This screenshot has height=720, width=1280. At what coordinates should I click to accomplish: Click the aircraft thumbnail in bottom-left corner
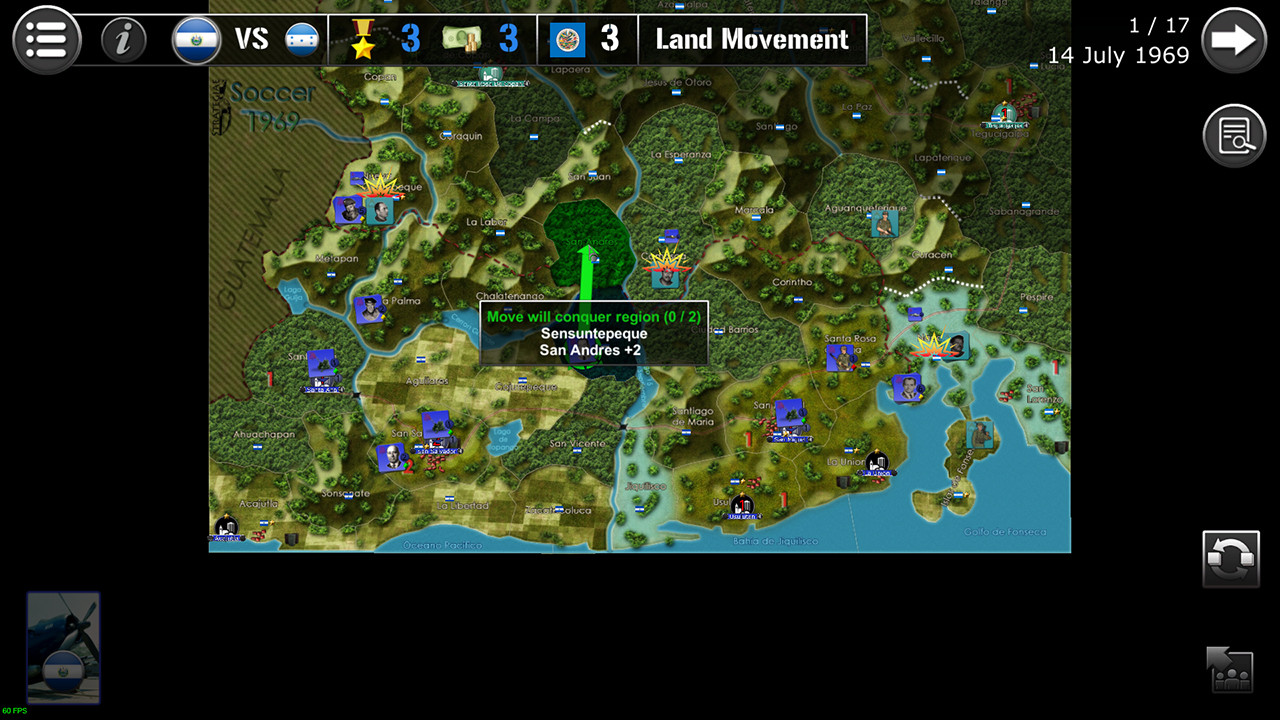click(62, 648)
